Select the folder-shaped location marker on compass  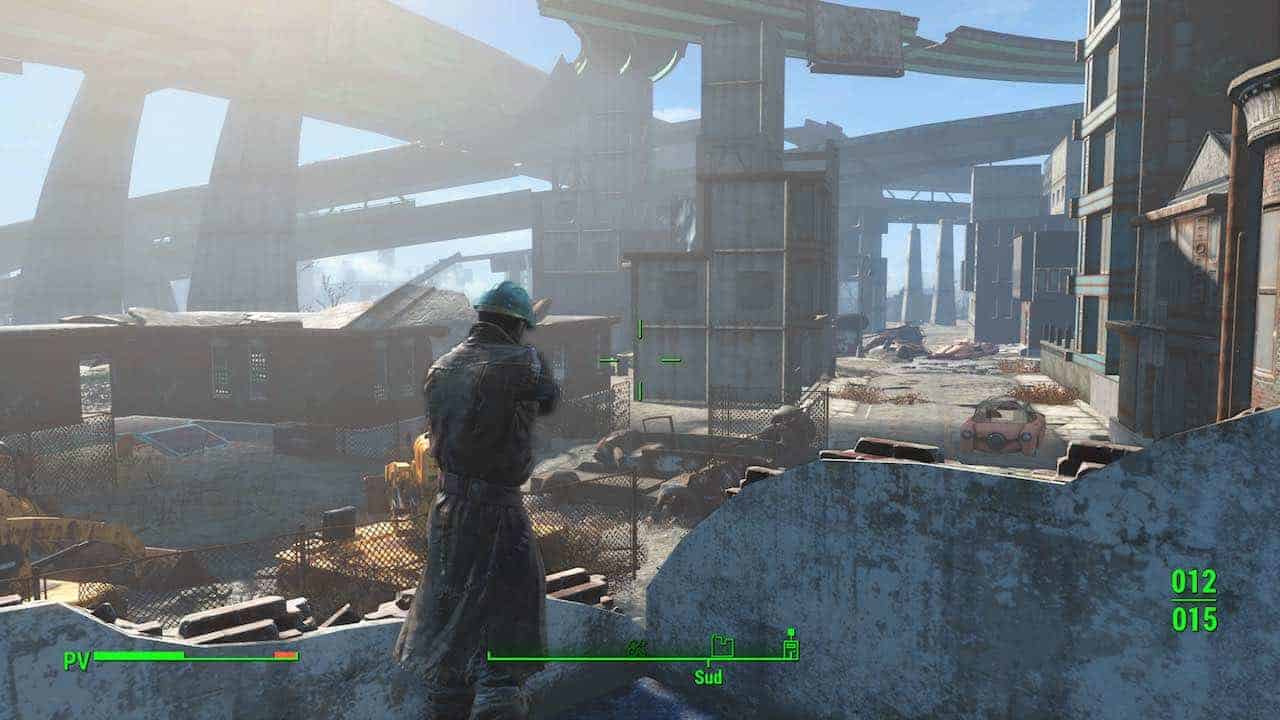721,646
